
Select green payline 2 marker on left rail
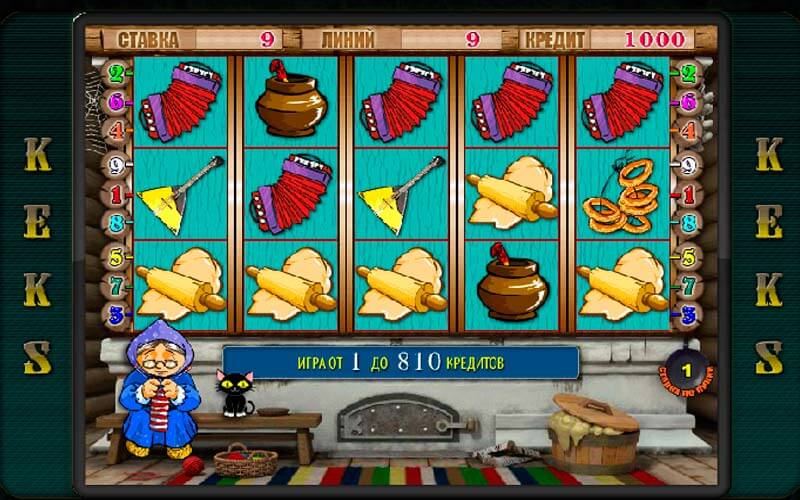point(115,73)
